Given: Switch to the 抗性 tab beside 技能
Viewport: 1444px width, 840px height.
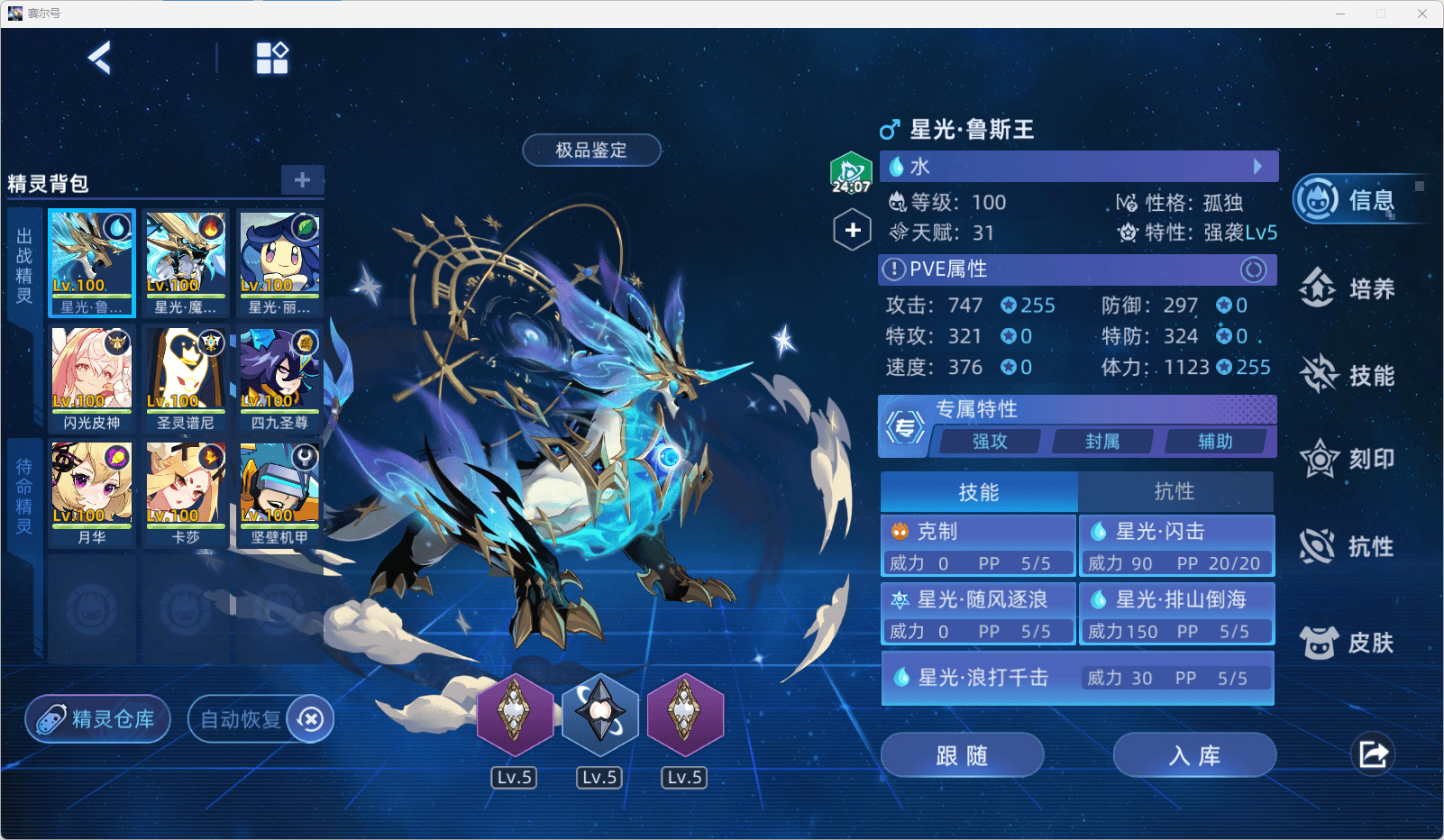Looking at the screenshot, I should click(x=1174, y=492).
